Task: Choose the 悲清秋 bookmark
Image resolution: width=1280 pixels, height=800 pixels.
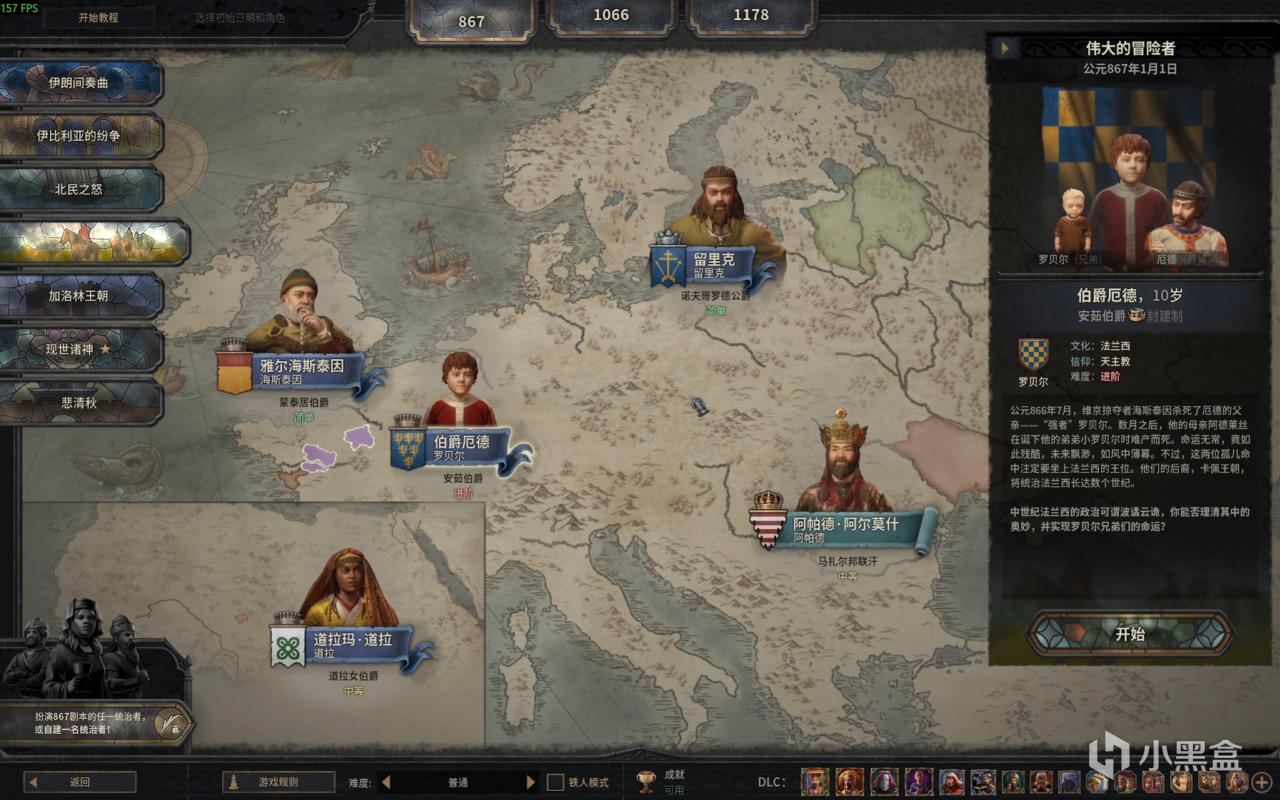Action: click(80, 402)
